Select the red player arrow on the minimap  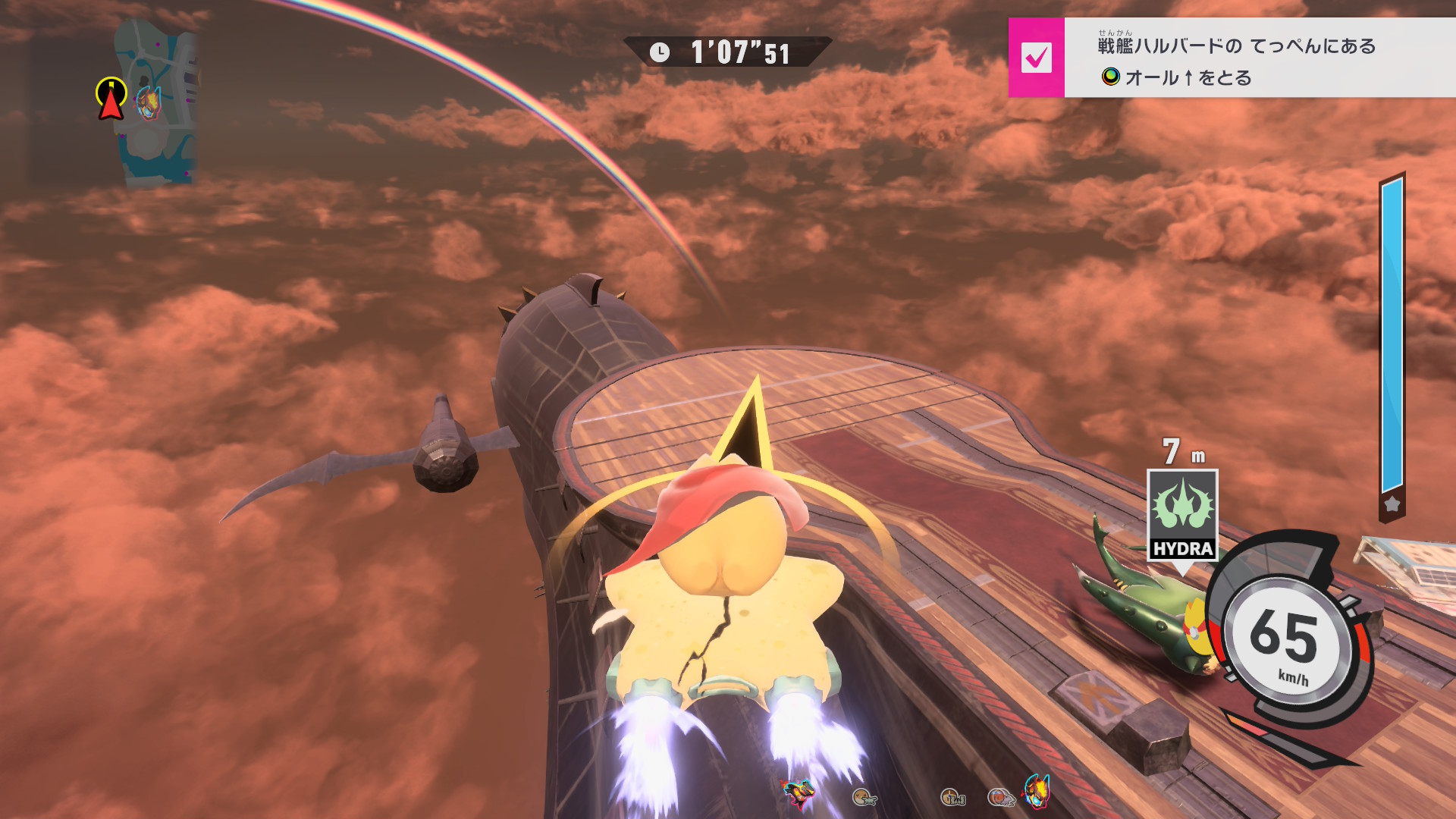click(x=111, y=99)
